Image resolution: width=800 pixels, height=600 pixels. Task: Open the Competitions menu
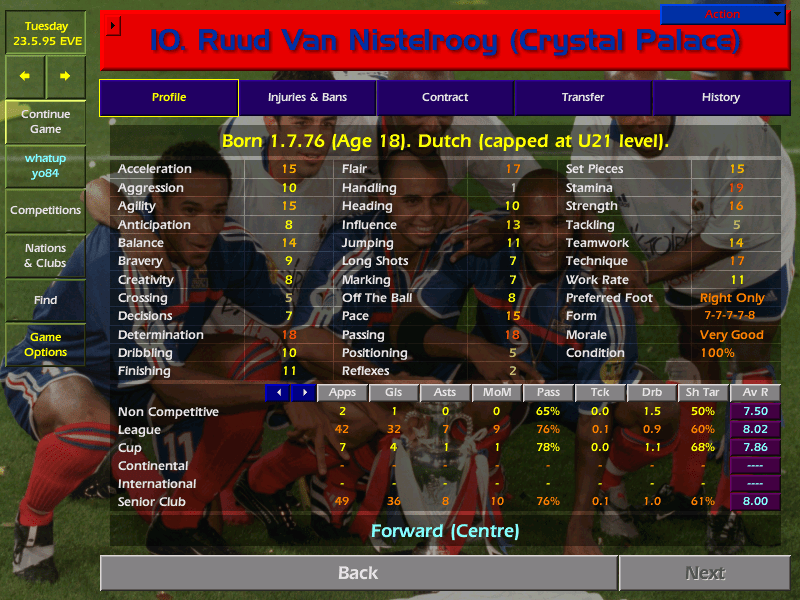tap(45, 210)
